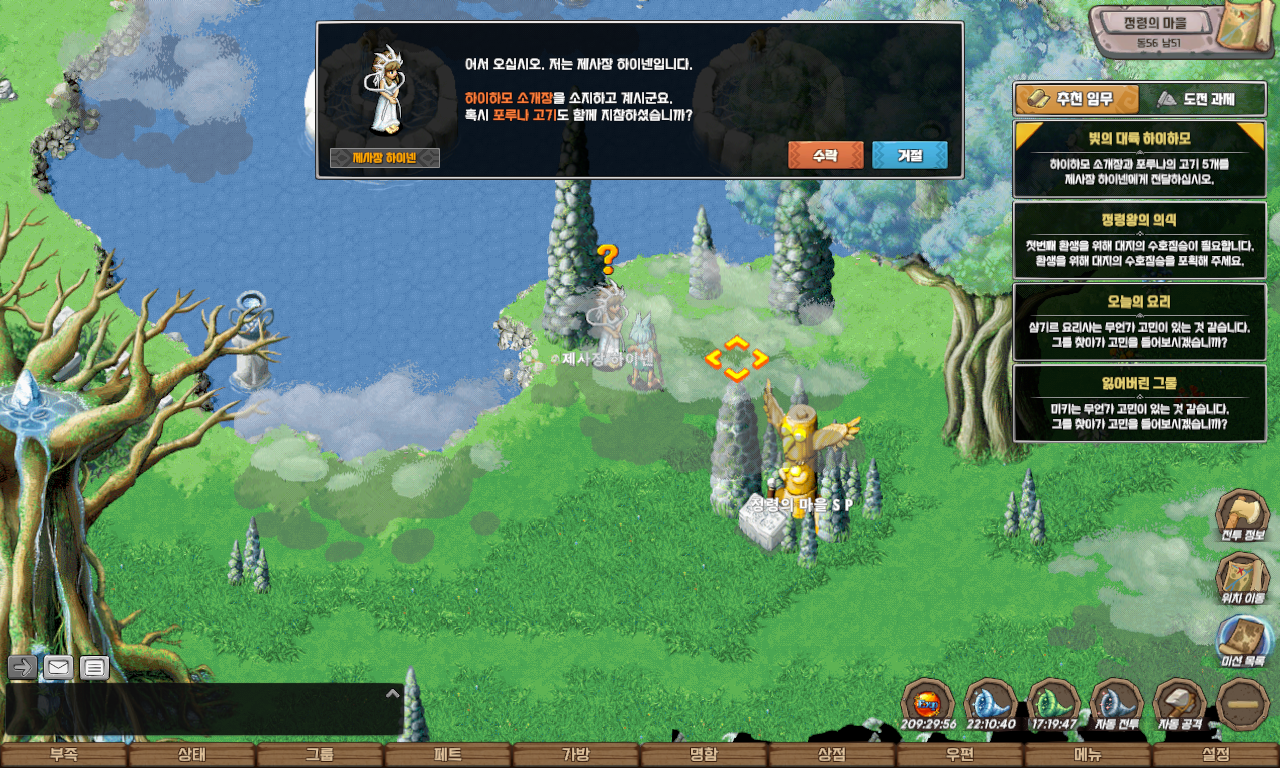
Task: Open the 설정 settings menu
Action: point(1216,756)
